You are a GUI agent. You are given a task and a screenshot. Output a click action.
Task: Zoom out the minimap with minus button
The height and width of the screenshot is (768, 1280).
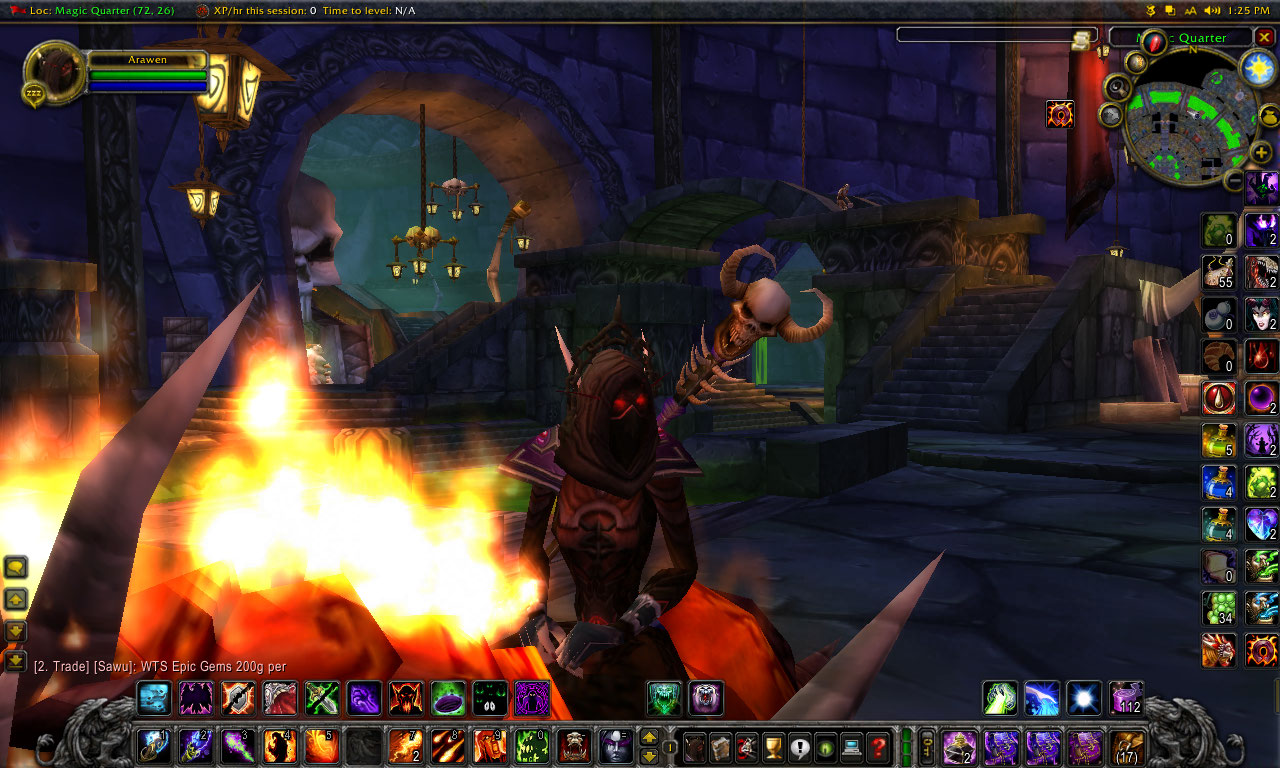(1234, 180)
